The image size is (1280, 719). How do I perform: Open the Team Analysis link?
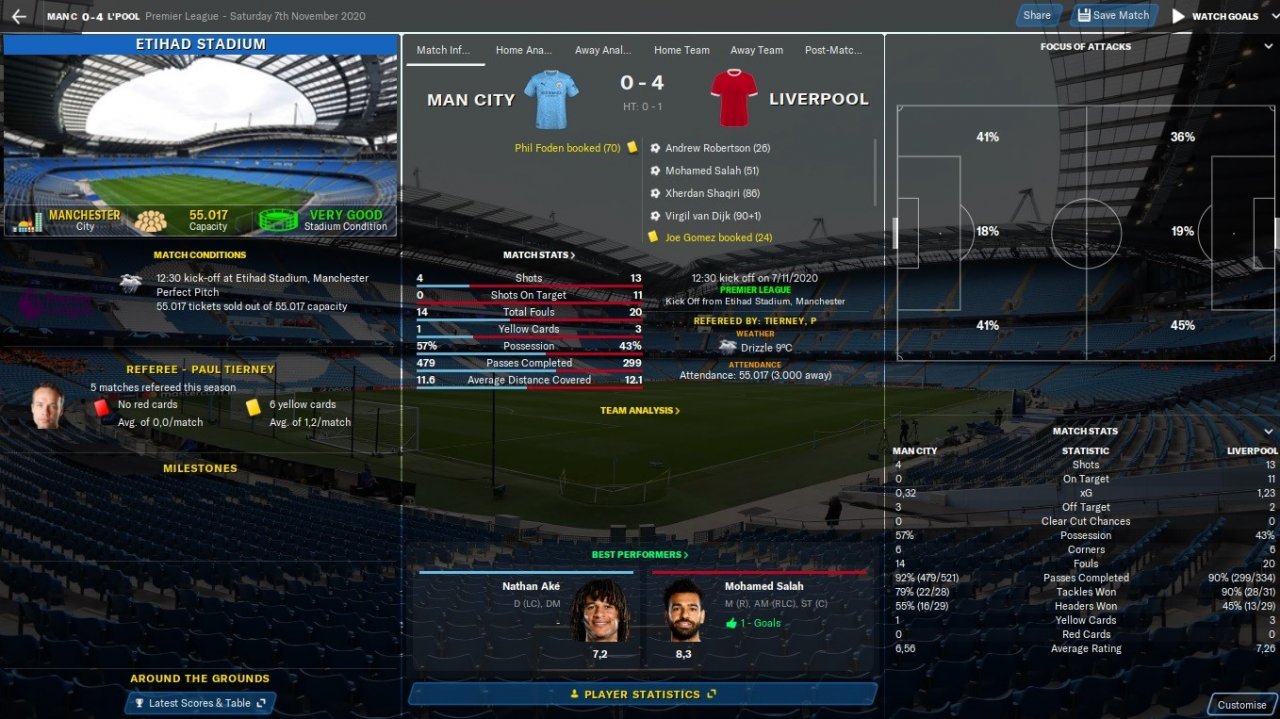(x=640, y=410)
